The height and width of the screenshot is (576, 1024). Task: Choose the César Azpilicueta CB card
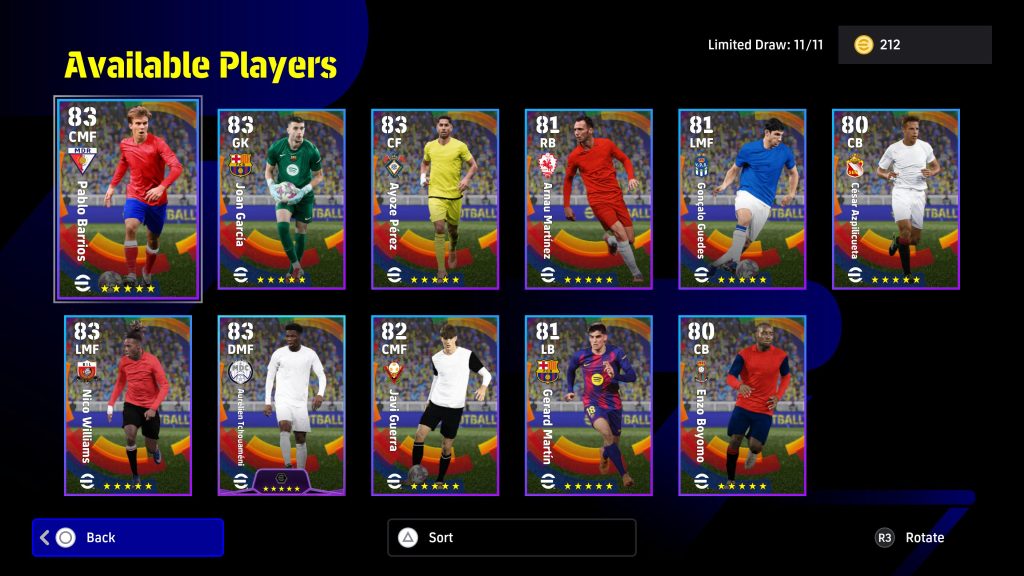(896, 199)
